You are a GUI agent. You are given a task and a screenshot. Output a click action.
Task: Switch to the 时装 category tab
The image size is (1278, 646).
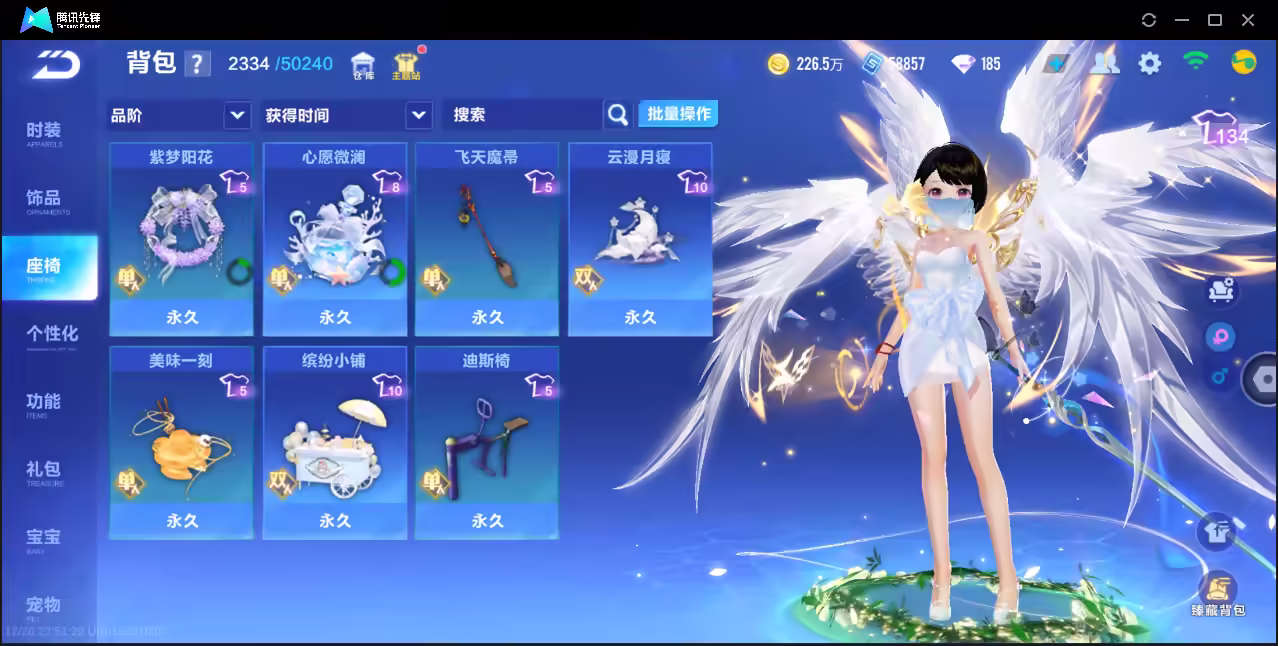pos(44,133)
